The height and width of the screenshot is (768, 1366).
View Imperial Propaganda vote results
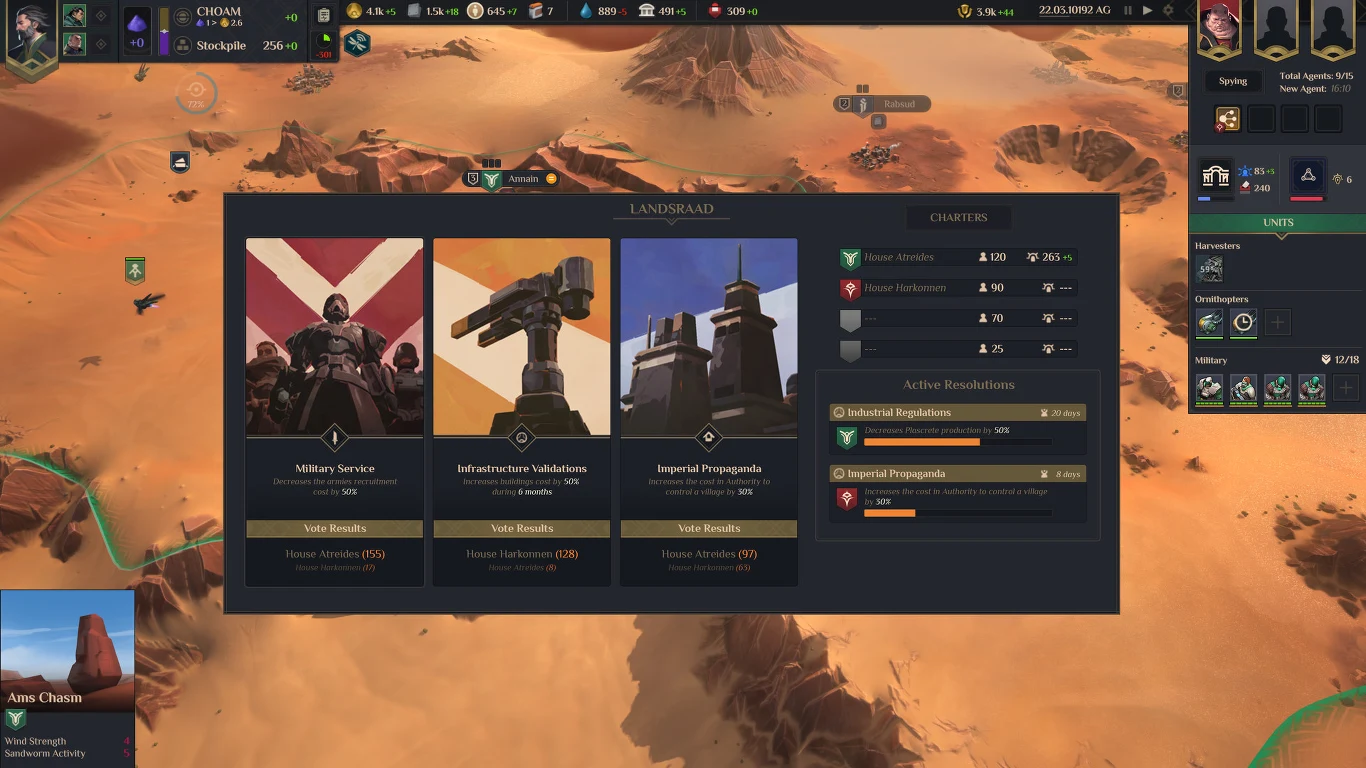708,528
